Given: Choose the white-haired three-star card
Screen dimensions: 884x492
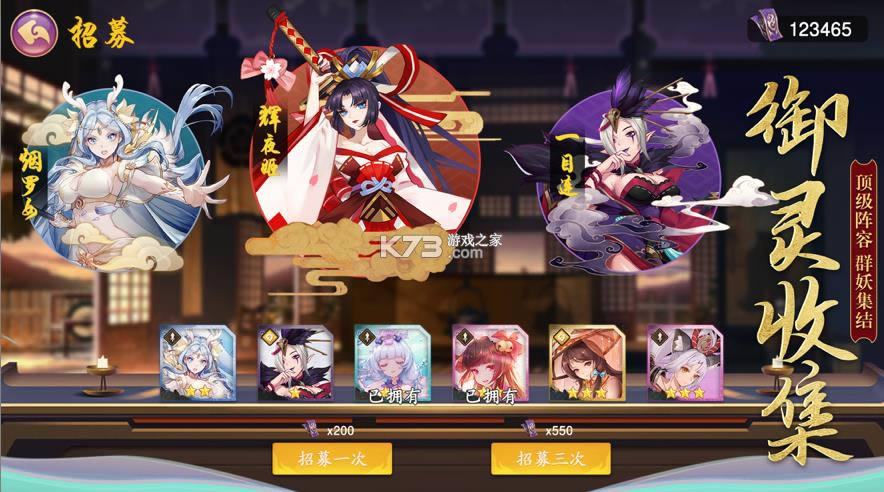Looking at the screenshot, I should [x=686, y=362].
